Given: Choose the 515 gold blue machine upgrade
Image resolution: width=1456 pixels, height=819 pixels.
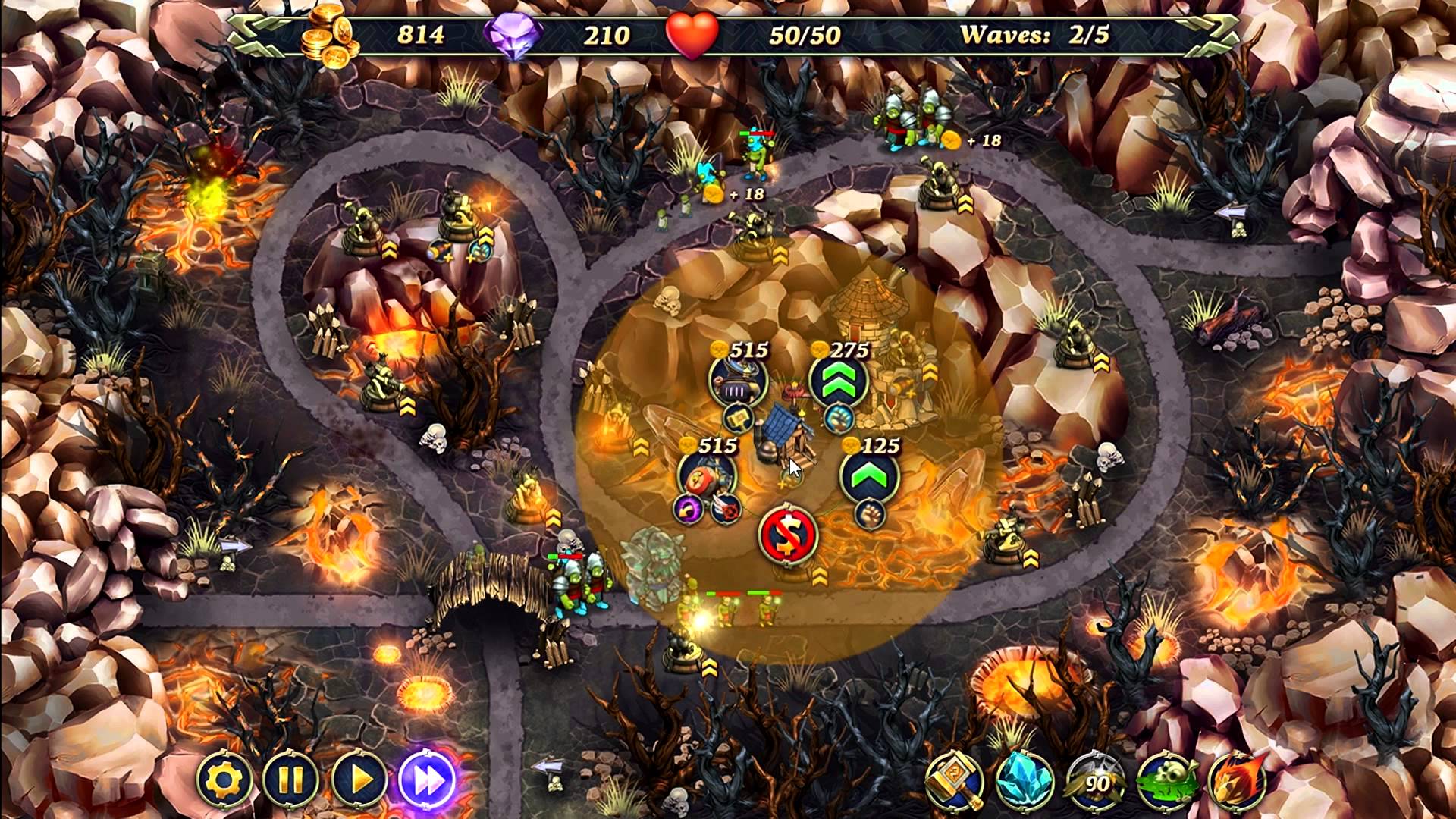Looking at the screenshot, I should coord(738,381).
